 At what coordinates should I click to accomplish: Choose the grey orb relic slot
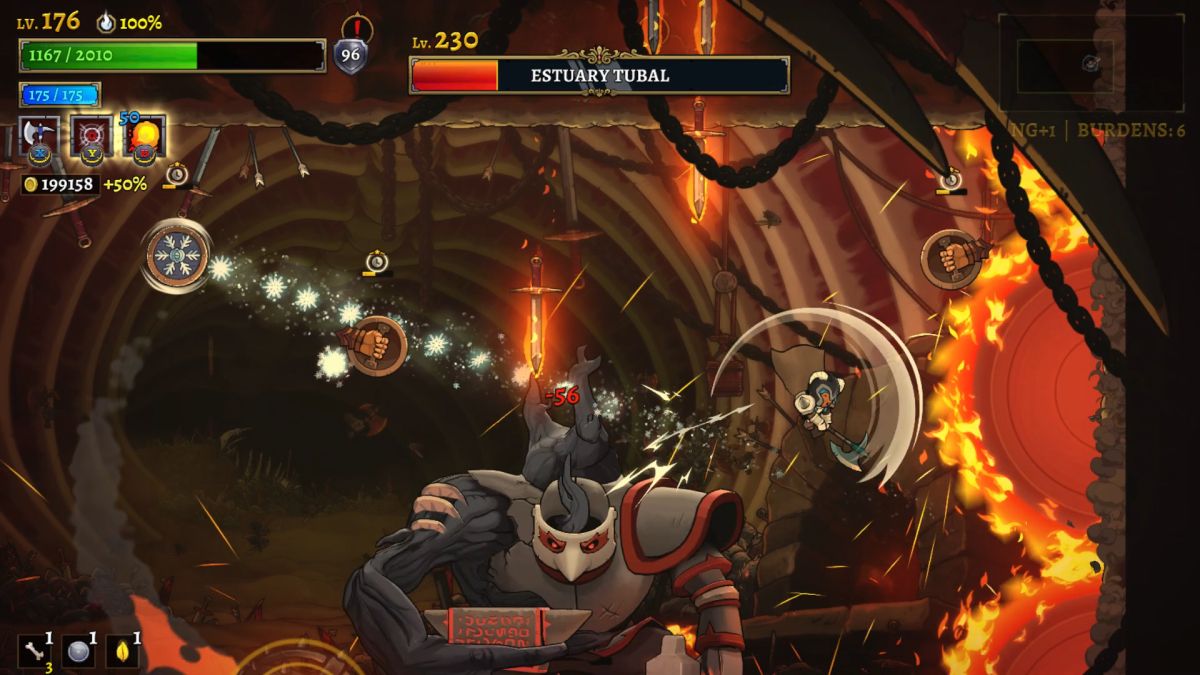[x=78, y=650]
